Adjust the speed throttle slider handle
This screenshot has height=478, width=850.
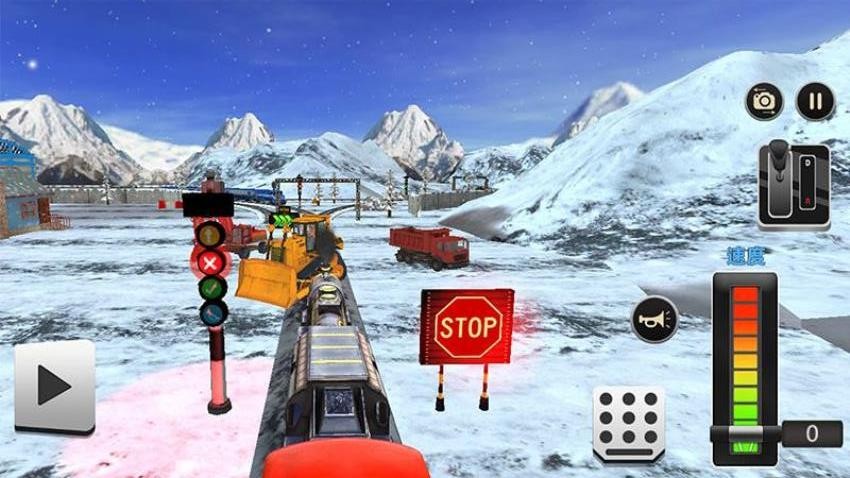(x=745, y=433)
